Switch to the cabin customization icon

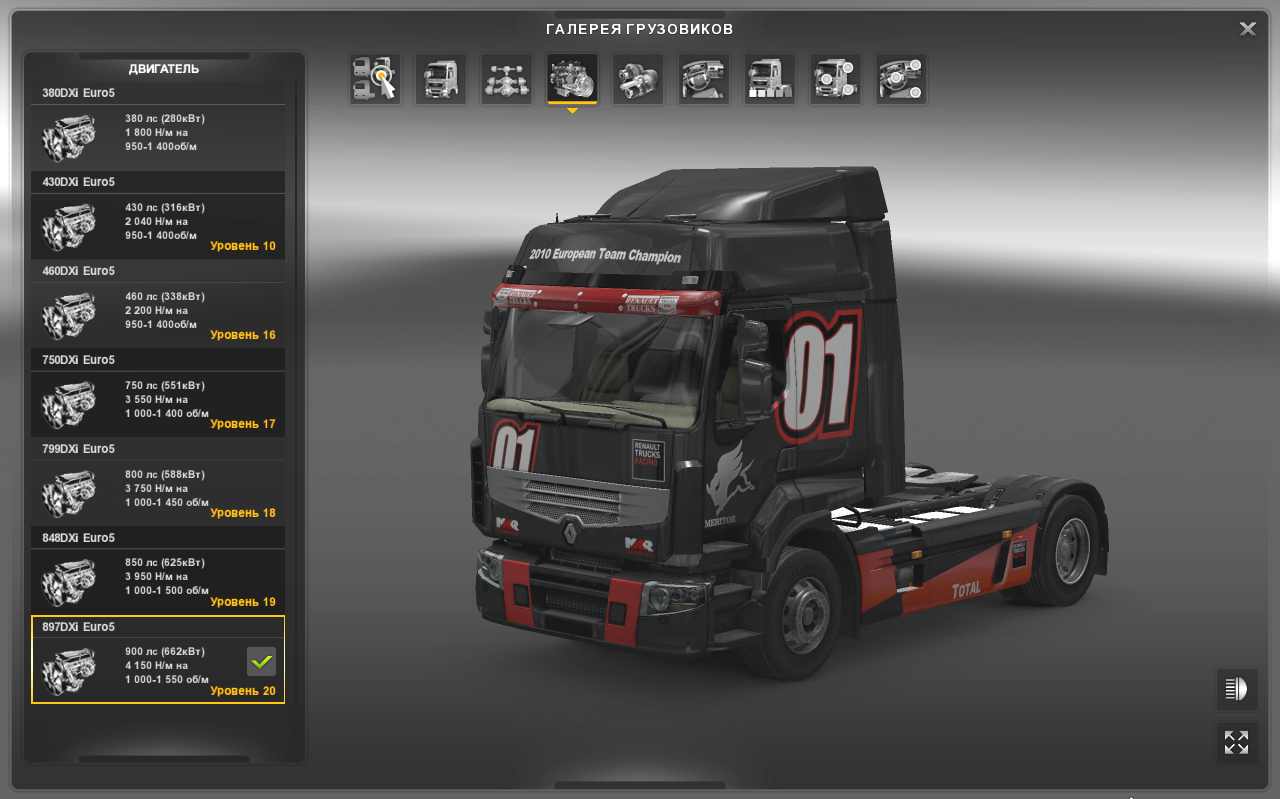click(440, 78)
